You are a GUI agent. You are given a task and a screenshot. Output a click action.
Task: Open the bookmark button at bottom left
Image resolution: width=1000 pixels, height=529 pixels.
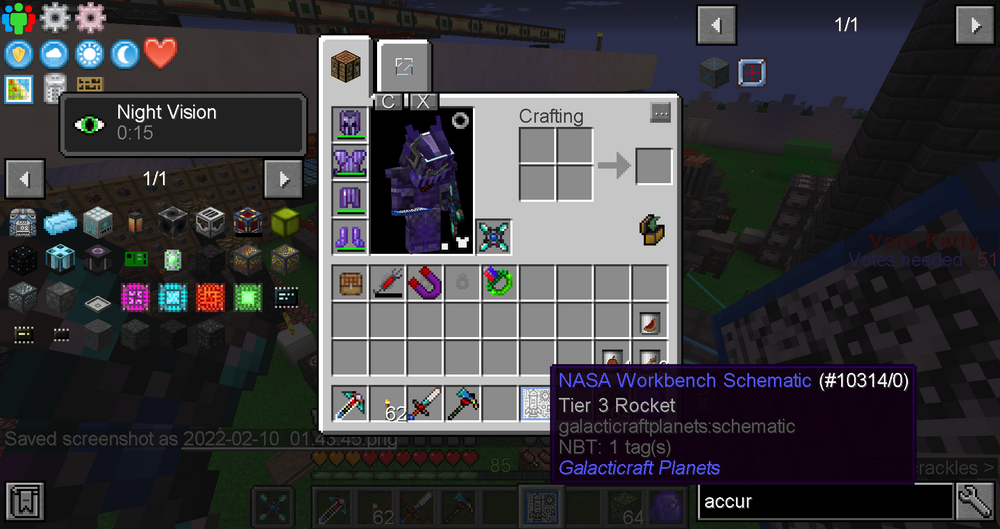point(25,499)
